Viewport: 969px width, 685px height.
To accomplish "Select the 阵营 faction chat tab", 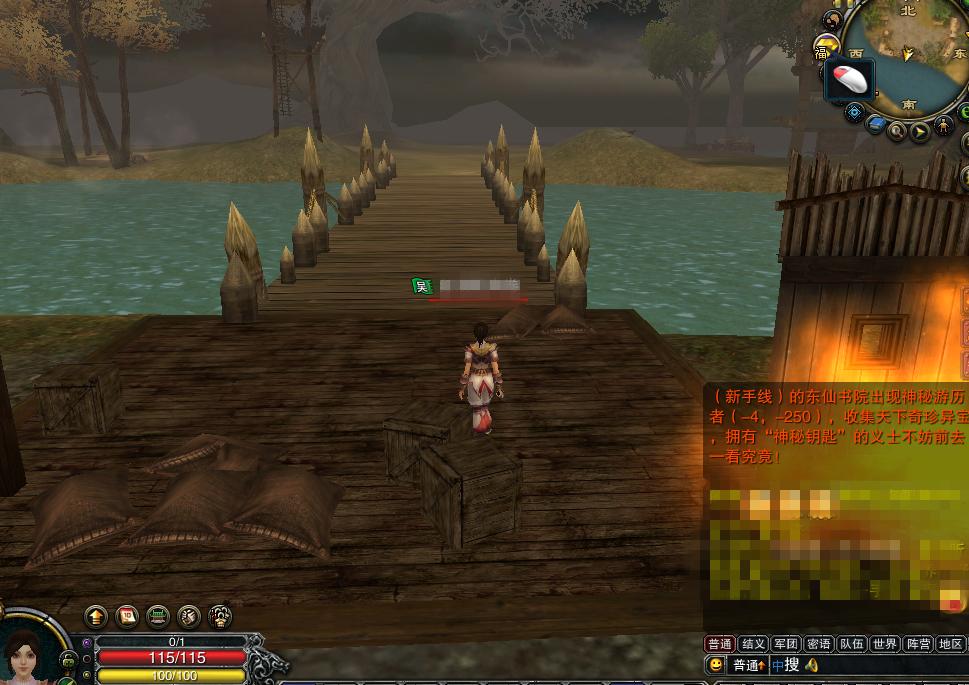I will [917, 644].
